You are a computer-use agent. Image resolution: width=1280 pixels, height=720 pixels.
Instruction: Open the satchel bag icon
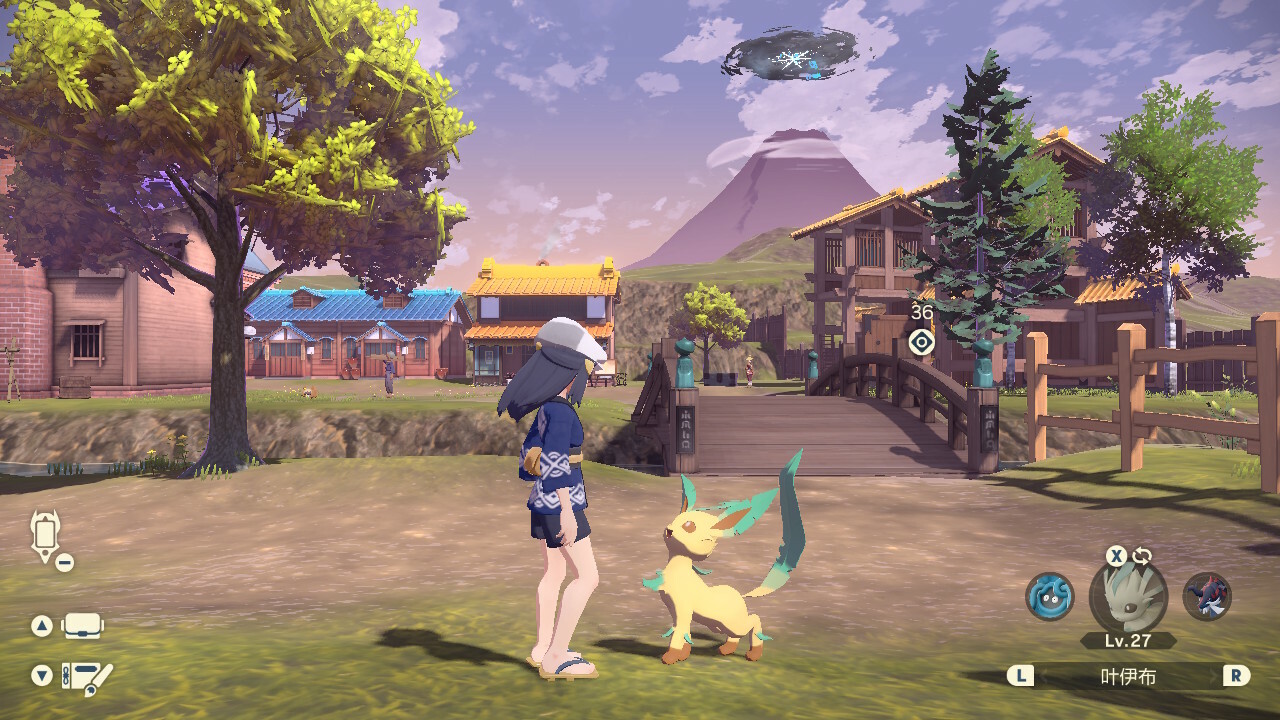pos(82,626)
